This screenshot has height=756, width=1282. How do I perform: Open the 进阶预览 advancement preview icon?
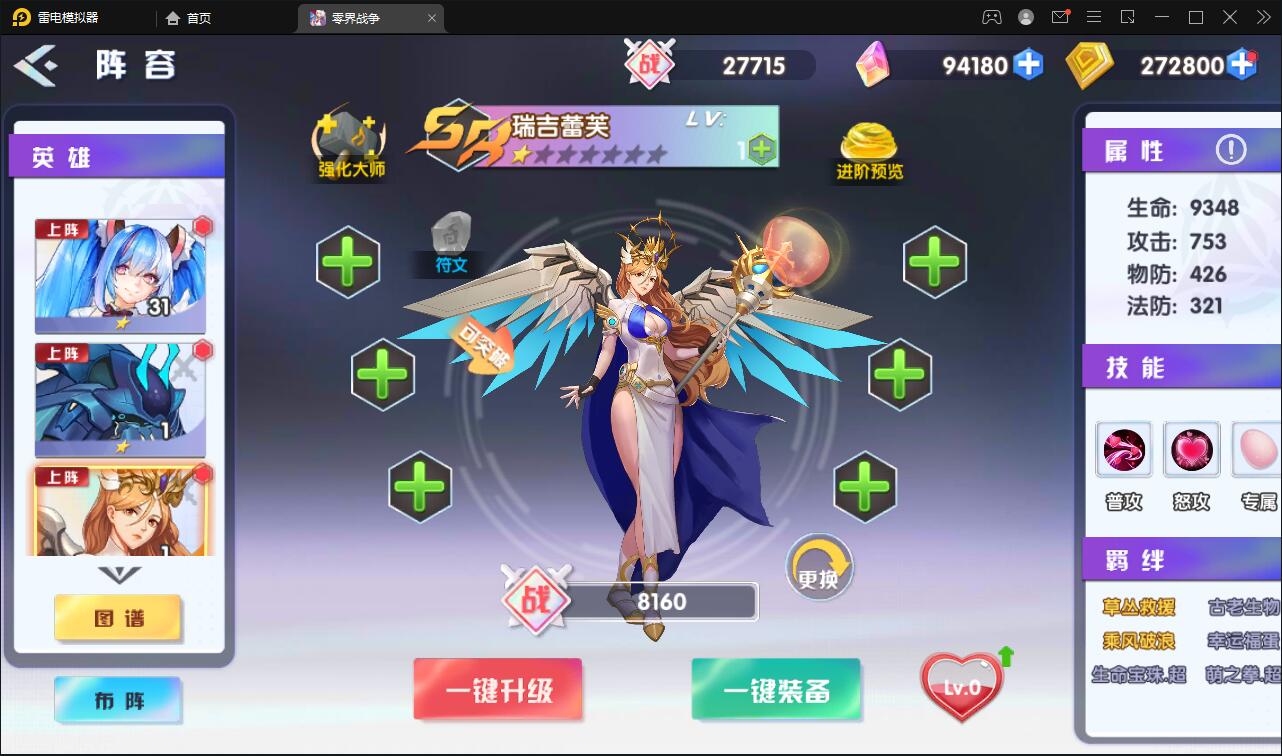click(866, 142)
